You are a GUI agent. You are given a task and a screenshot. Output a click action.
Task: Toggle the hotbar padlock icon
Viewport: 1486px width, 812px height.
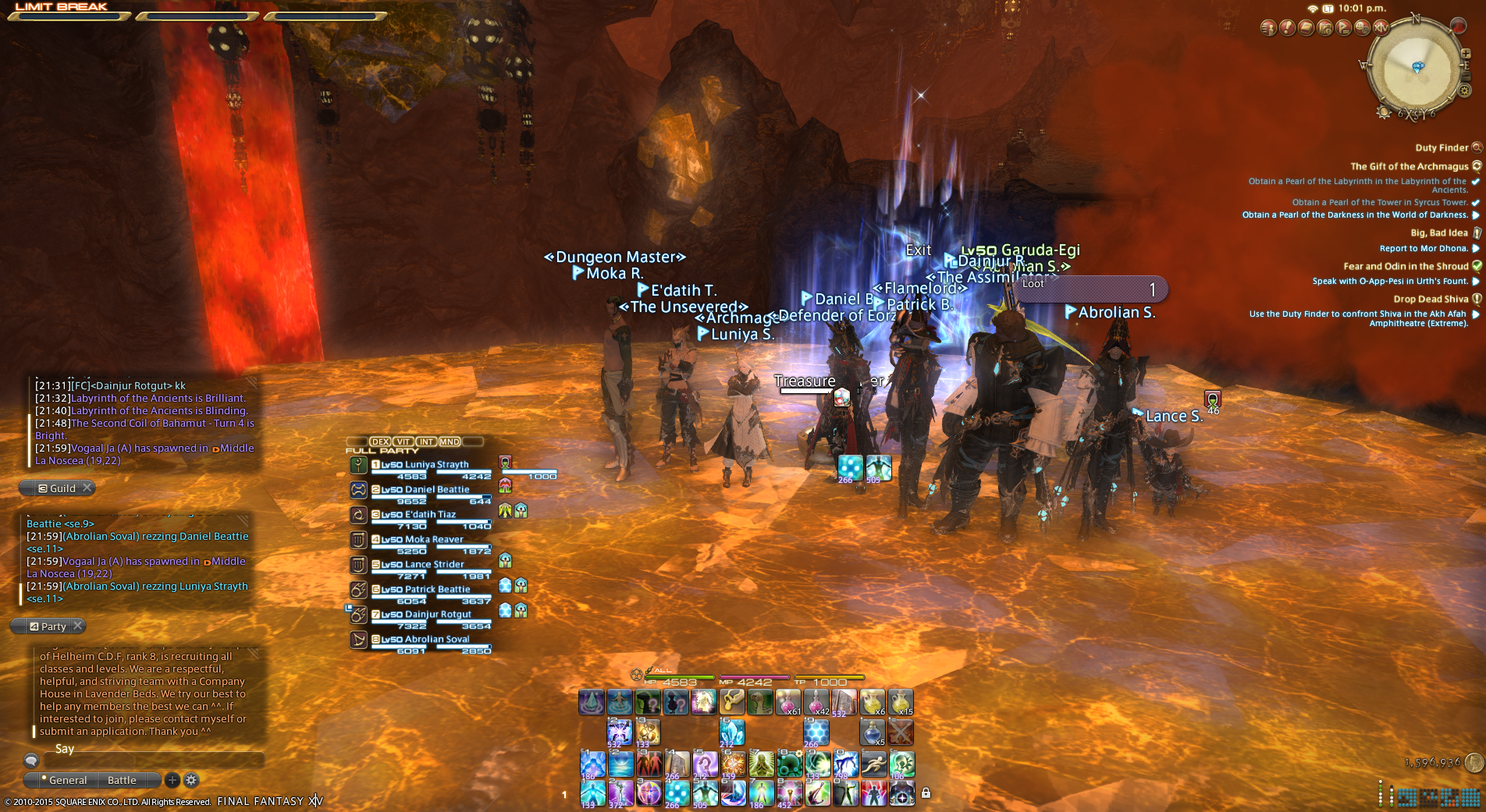(x=926, y=793)
